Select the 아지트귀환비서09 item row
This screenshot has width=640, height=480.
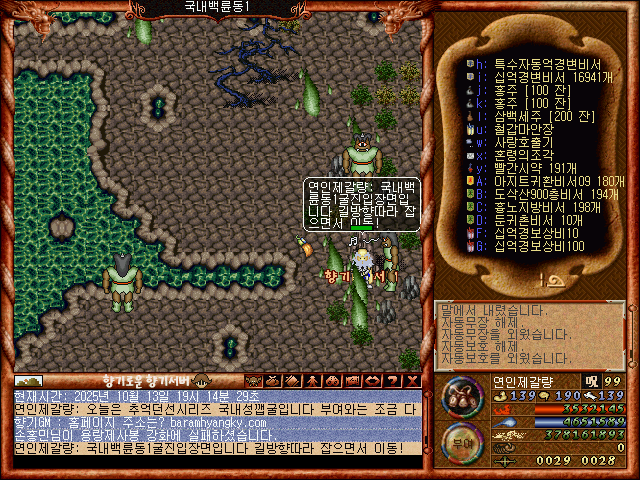(545, 180)
